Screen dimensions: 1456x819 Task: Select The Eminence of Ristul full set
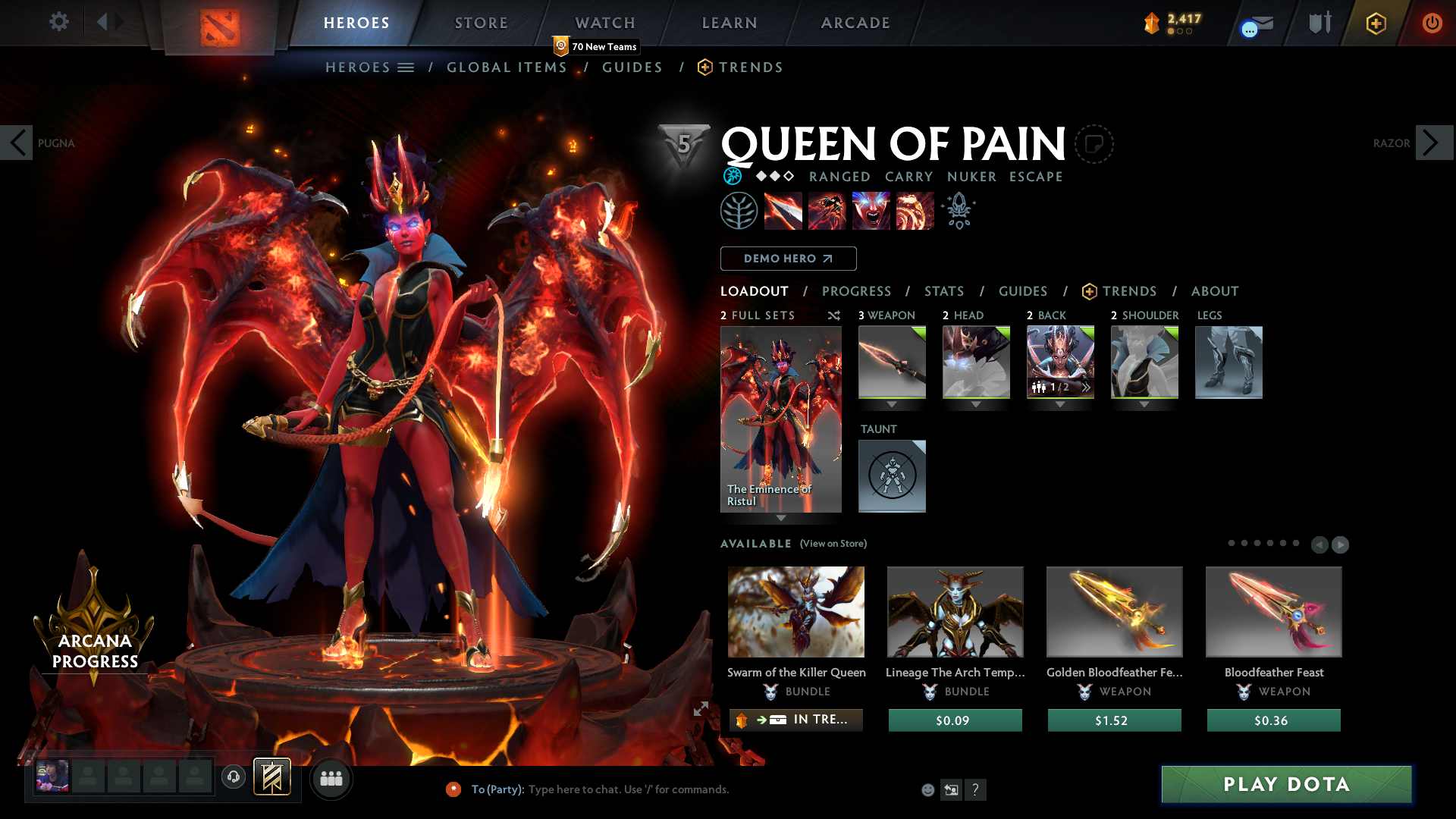point(780,419)
